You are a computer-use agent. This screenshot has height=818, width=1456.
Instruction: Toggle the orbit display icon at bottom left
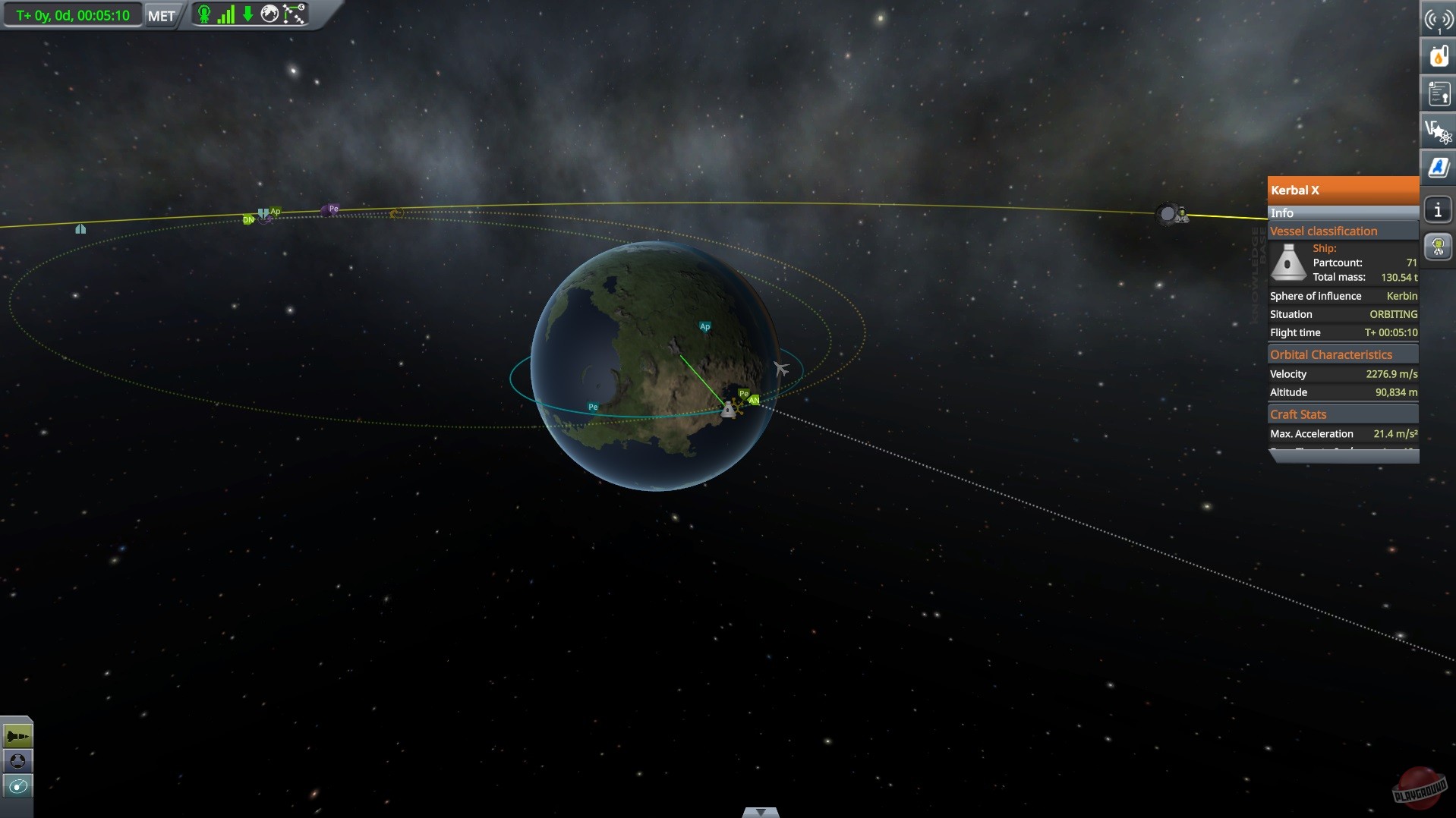pyautogui.click(x=17, y=787)
